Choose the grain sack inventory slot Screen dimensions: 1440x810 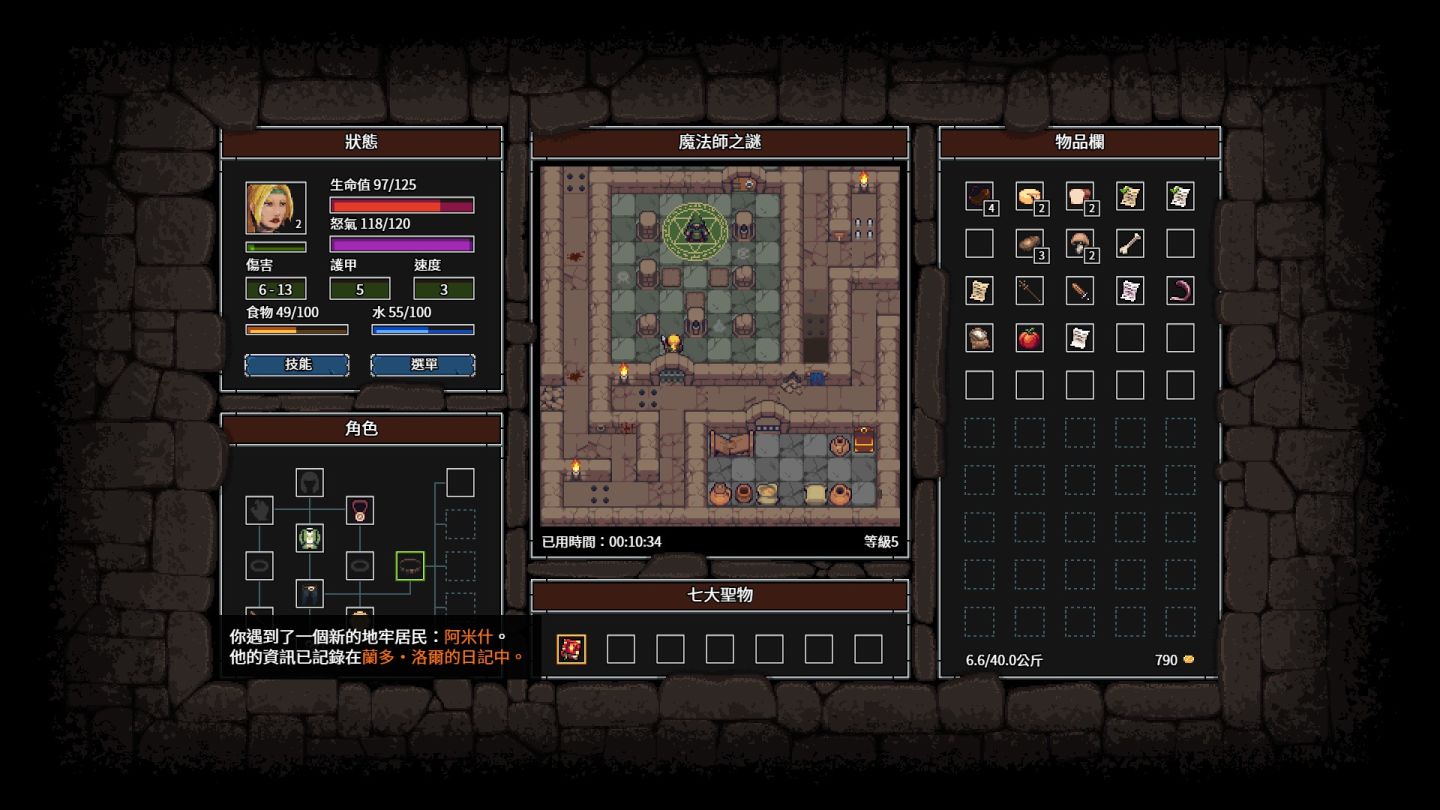[979, 338]
